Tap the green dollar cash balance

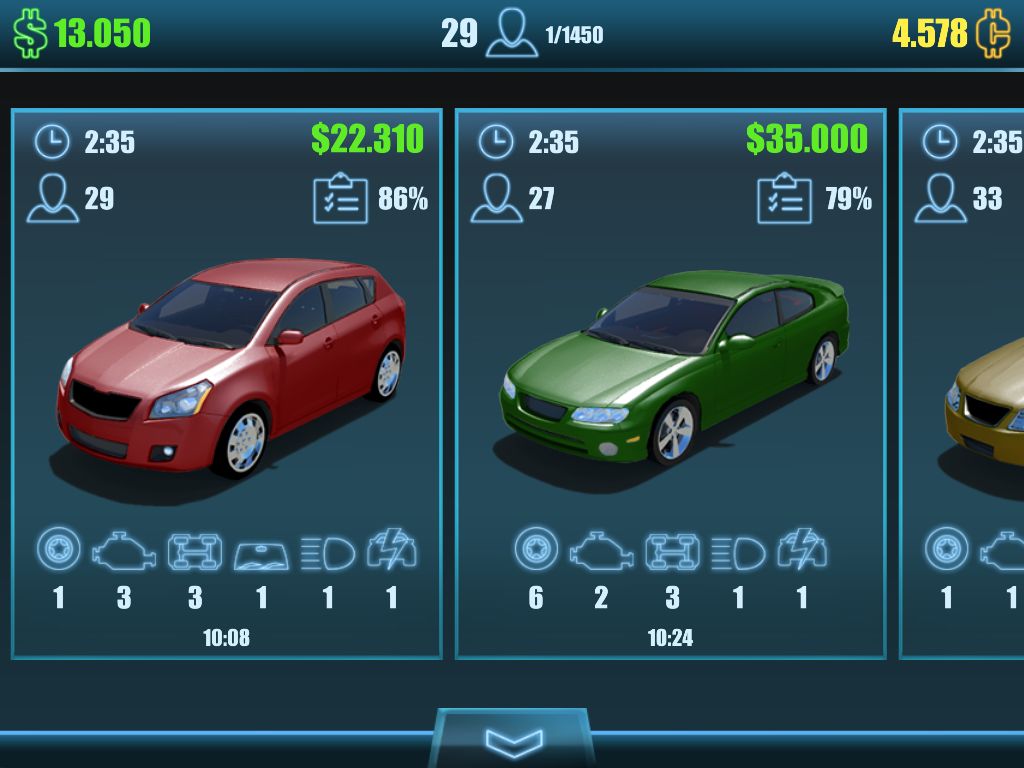[82, 33]
